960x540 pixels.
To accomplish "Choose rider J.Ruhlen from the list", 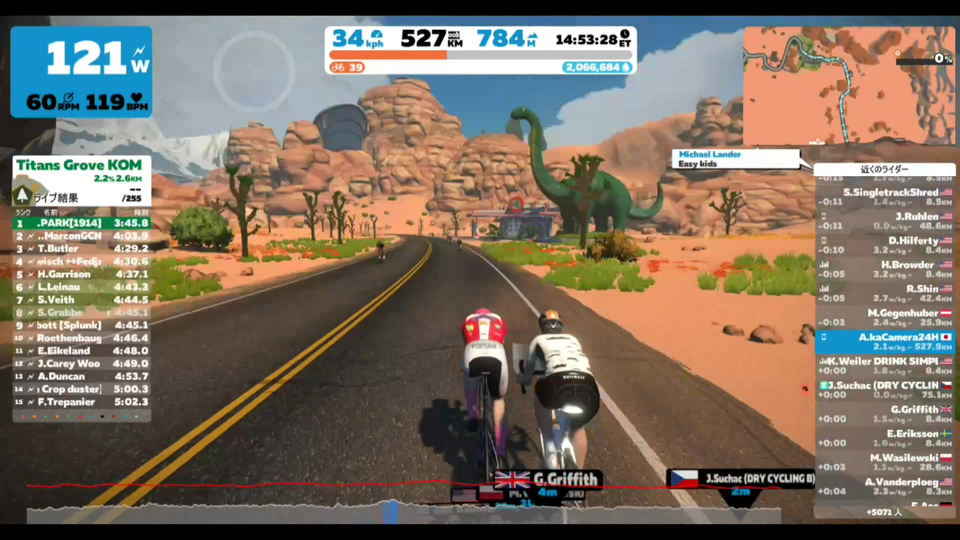I will click(884, 221).
